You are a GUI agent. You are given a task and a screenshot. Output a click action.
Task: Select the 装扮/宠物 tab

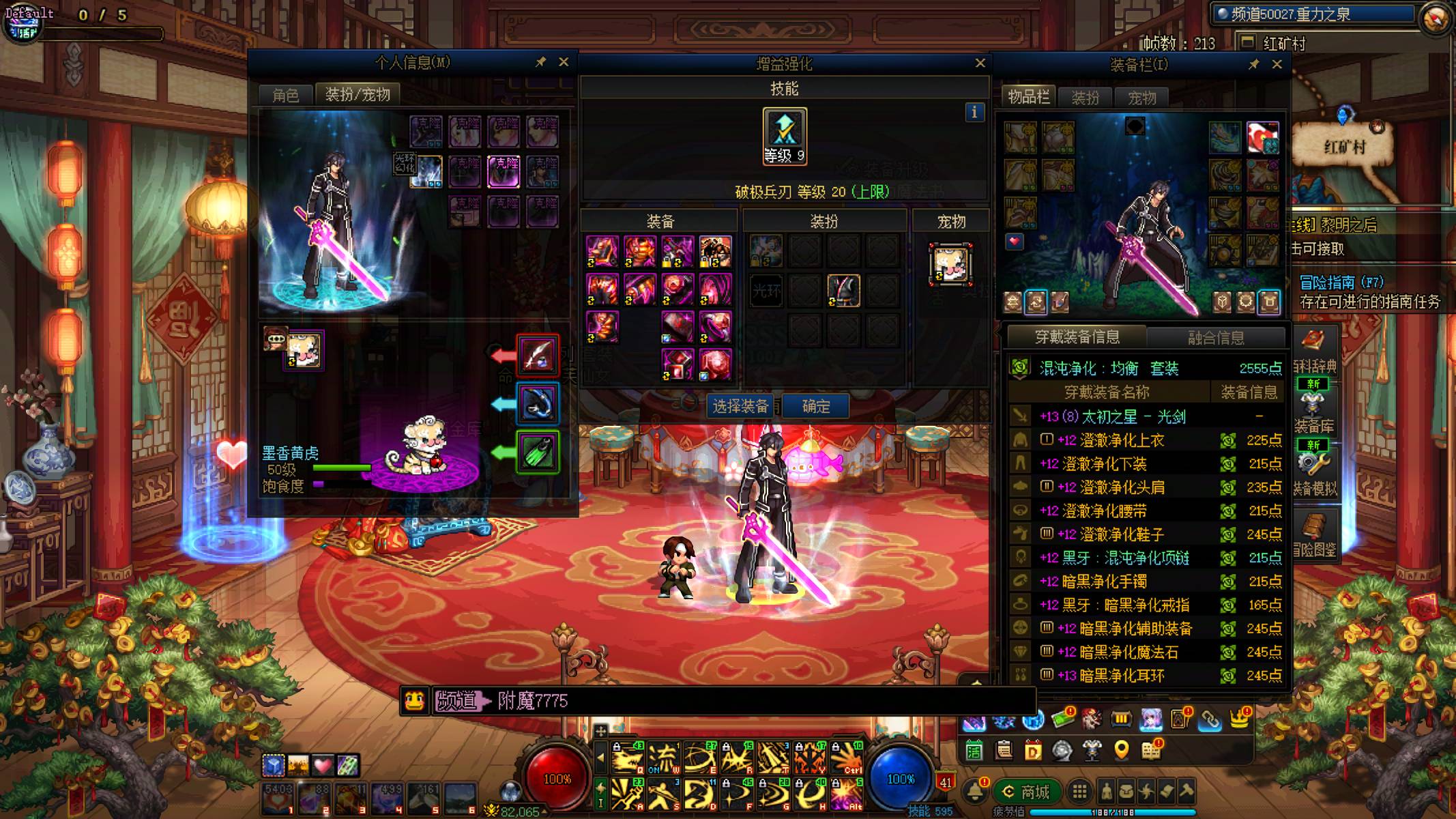tap(357, 94)
